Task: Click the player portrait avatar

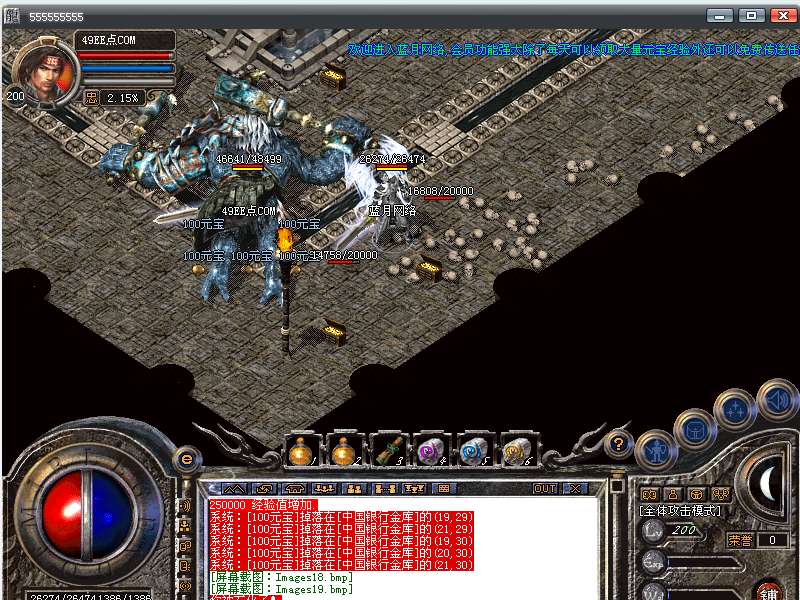Action: 40,70
